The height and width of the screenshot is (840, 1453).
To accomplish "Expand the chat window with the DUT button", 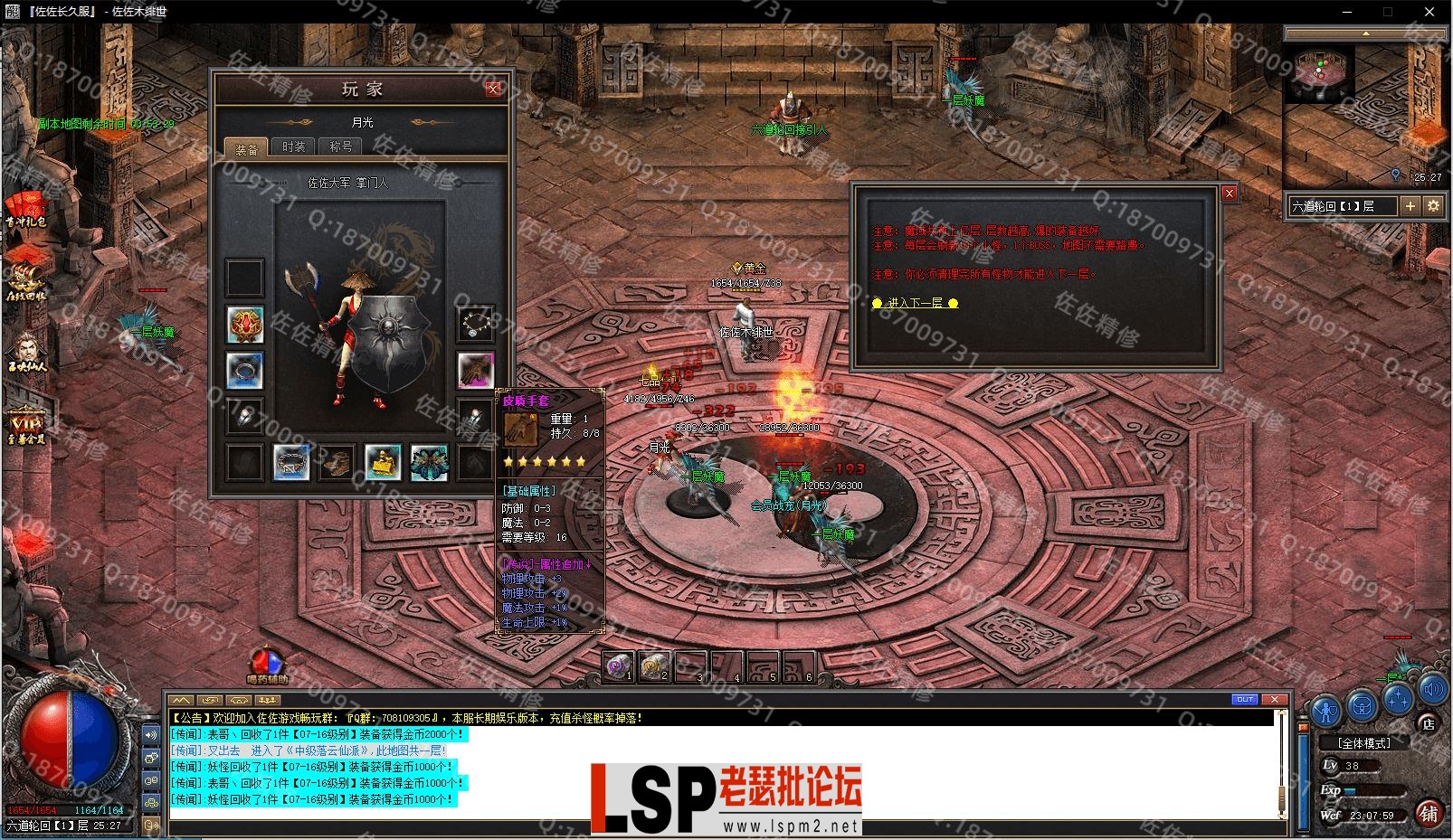I will click(x=1246, y=699).
